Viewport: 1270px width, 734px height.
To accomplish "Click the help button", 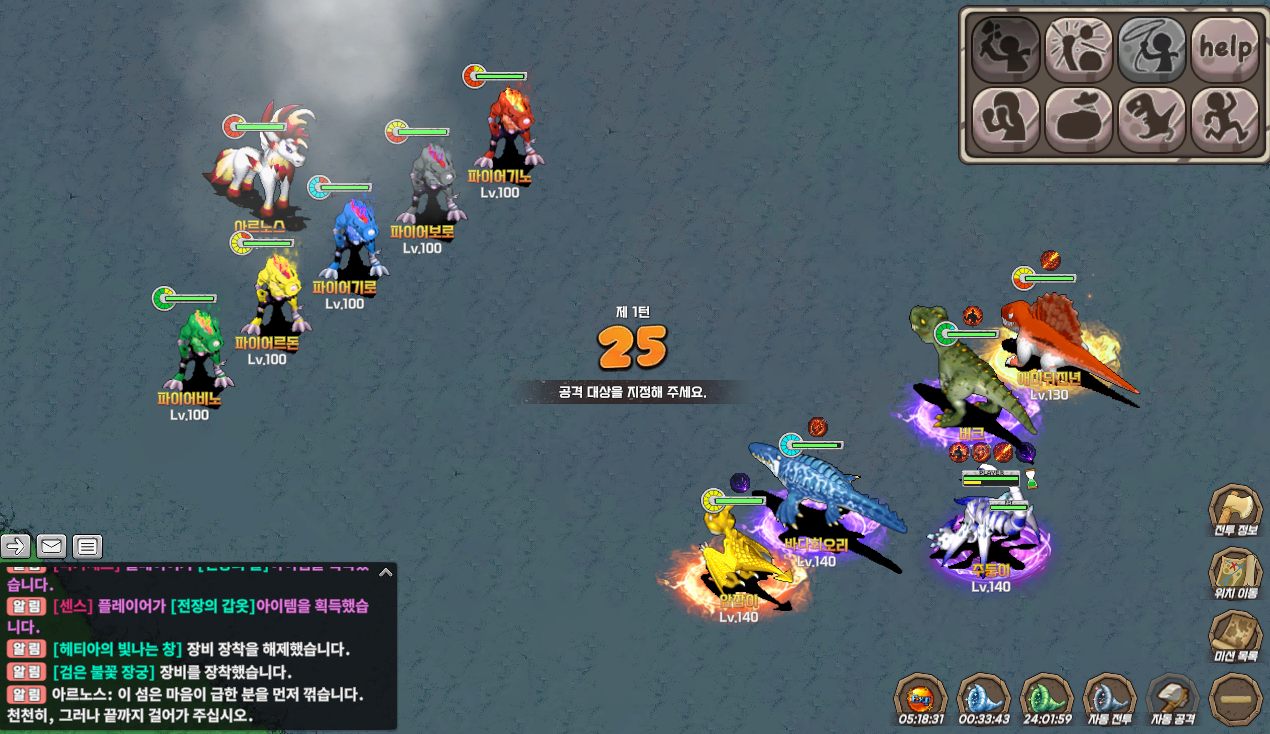I will (x=1225, y=49).
